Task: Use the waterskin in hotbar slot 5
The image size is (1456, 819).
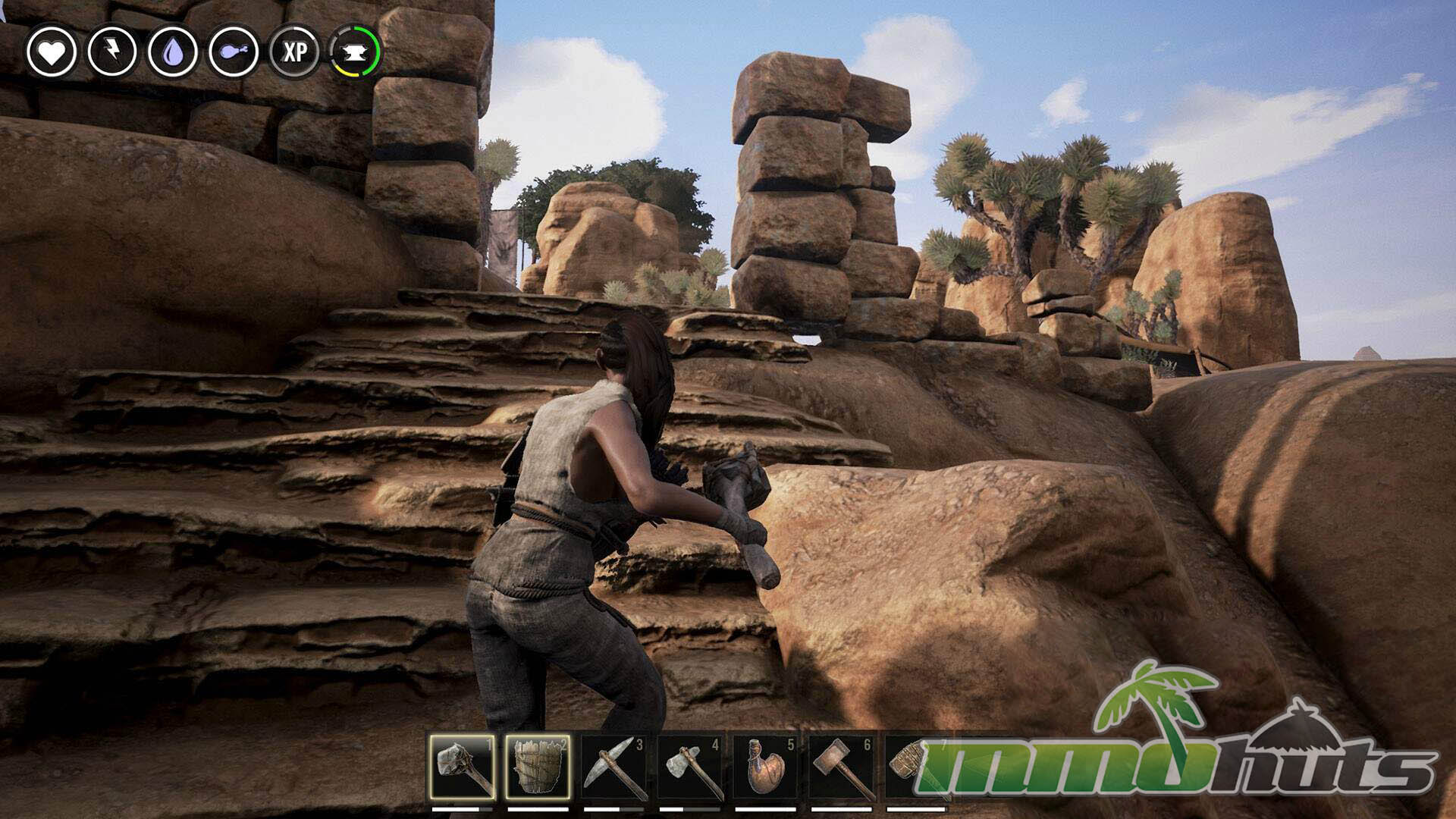Action: tap(766, 767)
